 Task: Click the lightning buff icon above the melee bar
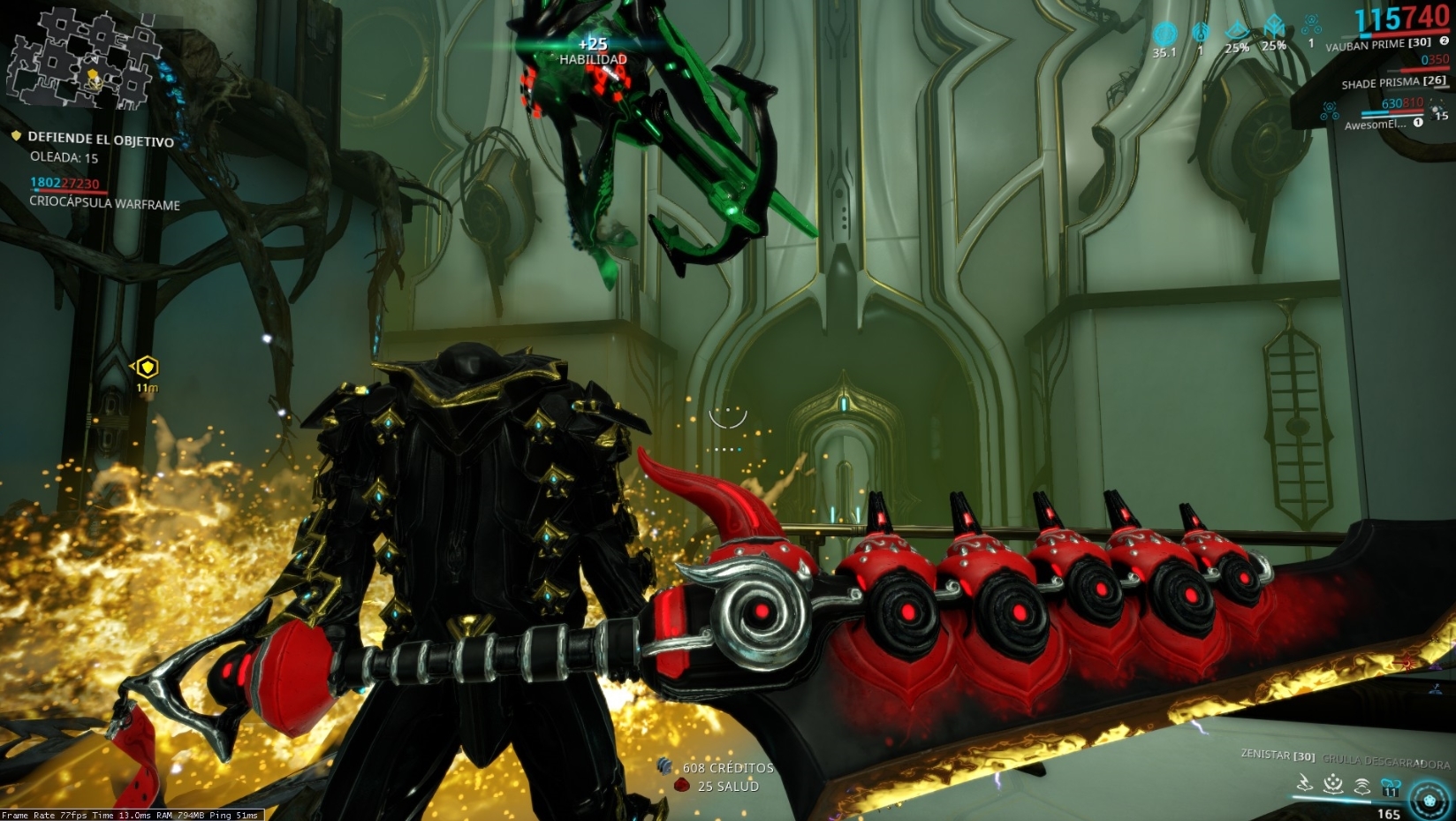1305,783
